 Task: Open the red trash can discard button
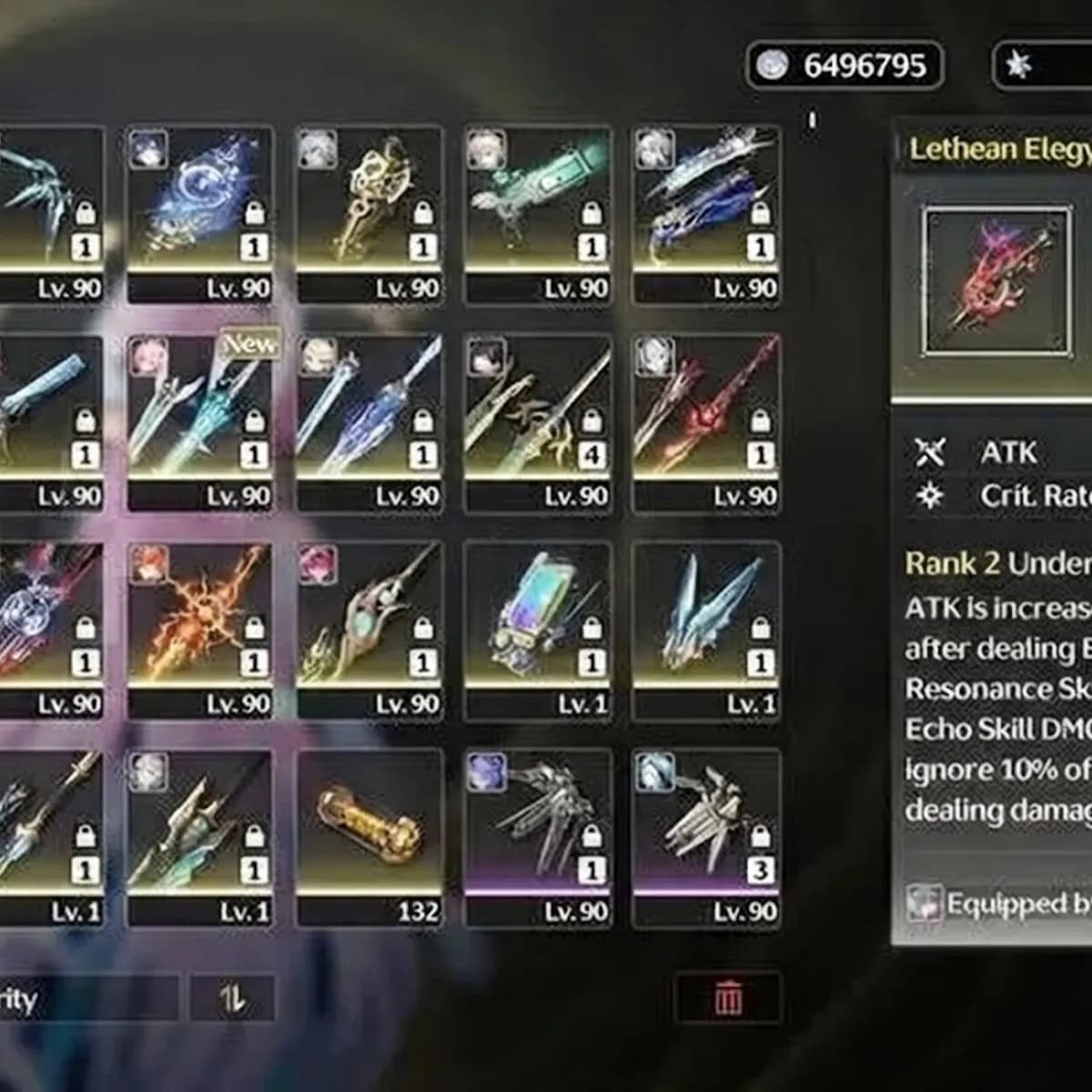pyautogui.click(x=728, y=998)
